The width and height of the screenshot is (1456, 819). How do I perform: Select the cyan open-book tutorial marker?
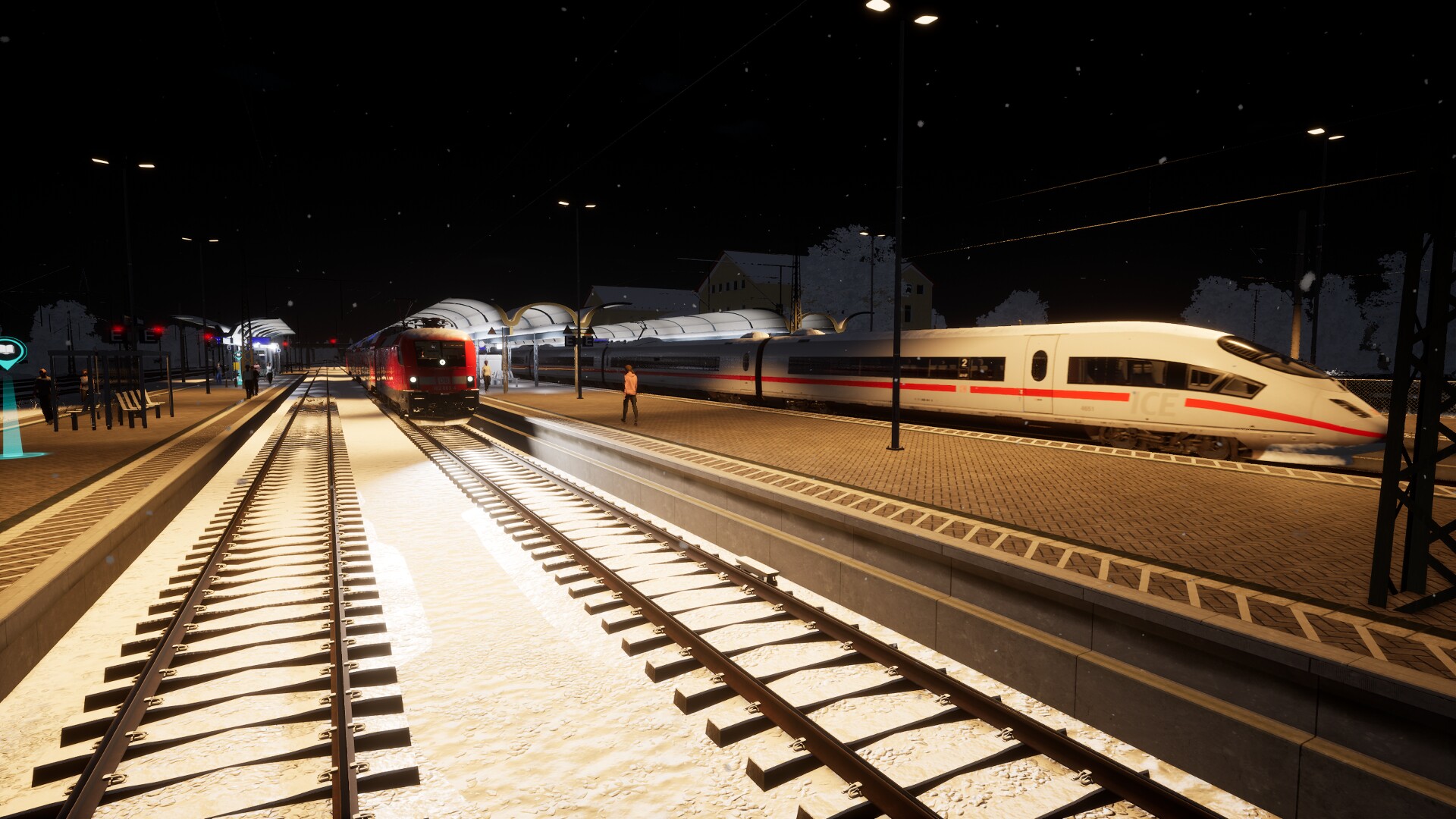(x=9, y=351)
